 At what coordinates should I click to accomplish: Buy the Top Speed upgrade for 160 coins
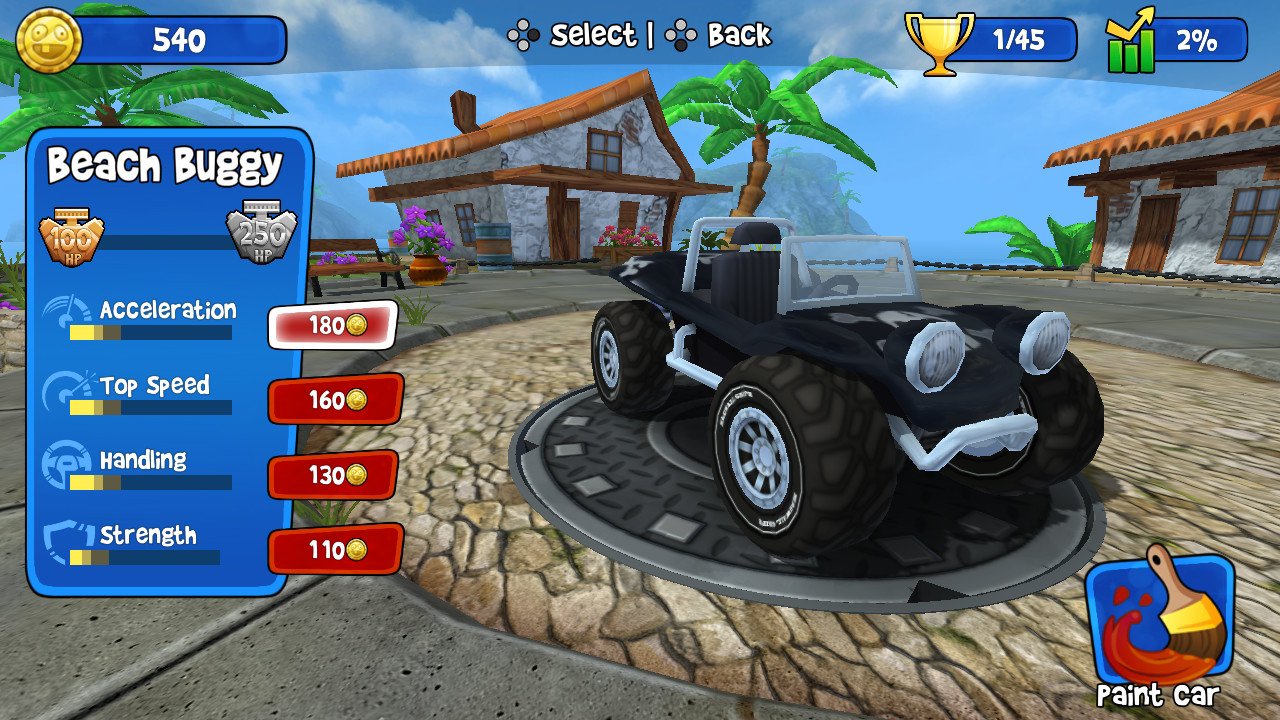pos(334,401)
